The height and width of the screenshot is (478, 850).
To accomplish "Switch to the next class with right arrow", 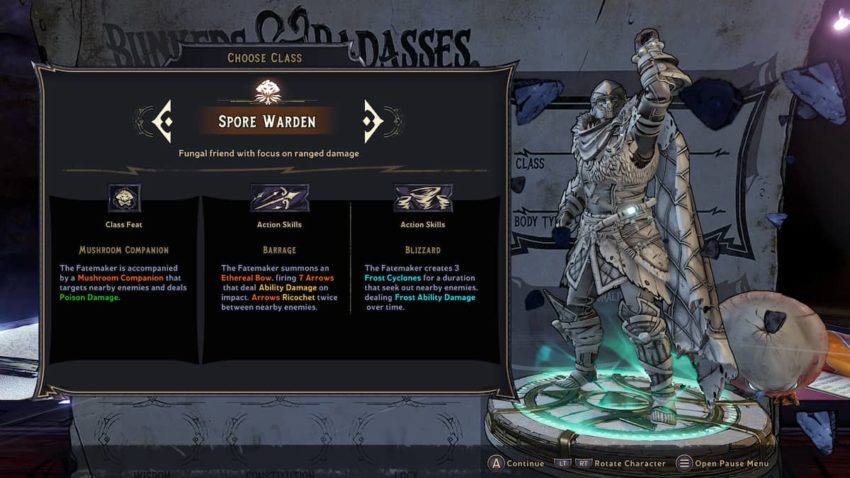I will pos(373,121).
